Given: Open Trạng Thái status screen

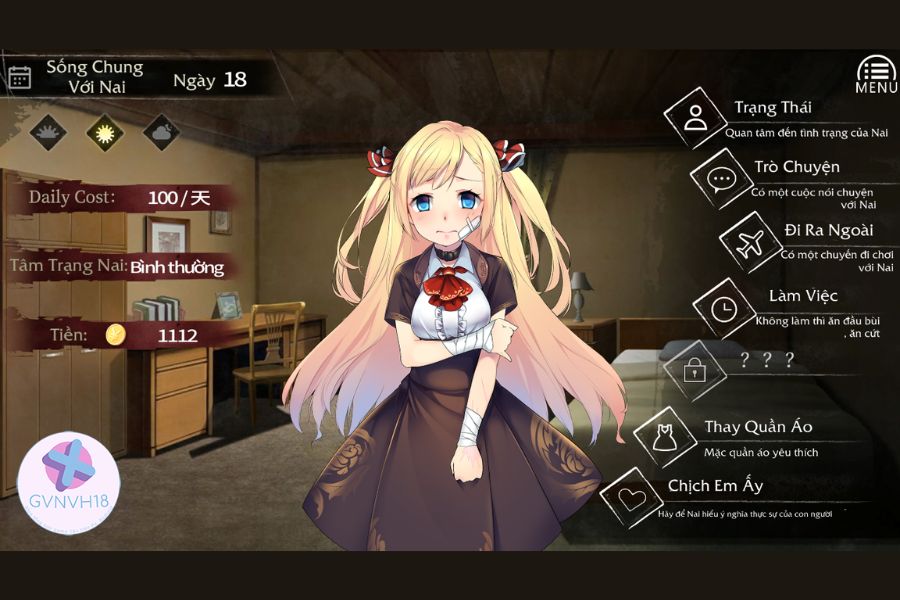Looking at the screenshot, I should coord(696,117).
